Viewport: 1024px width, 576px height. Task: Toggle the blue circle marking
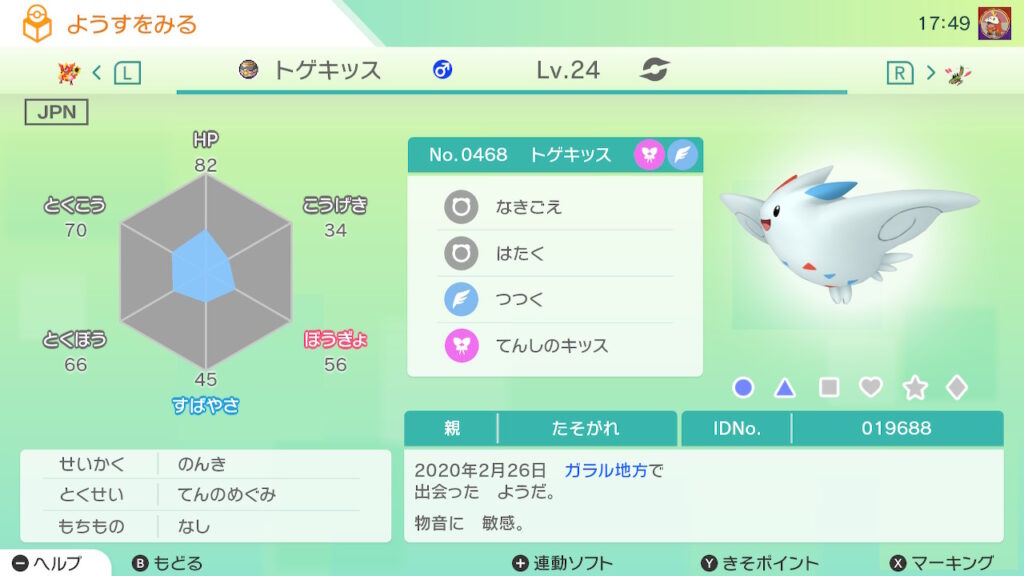(743, 388)
